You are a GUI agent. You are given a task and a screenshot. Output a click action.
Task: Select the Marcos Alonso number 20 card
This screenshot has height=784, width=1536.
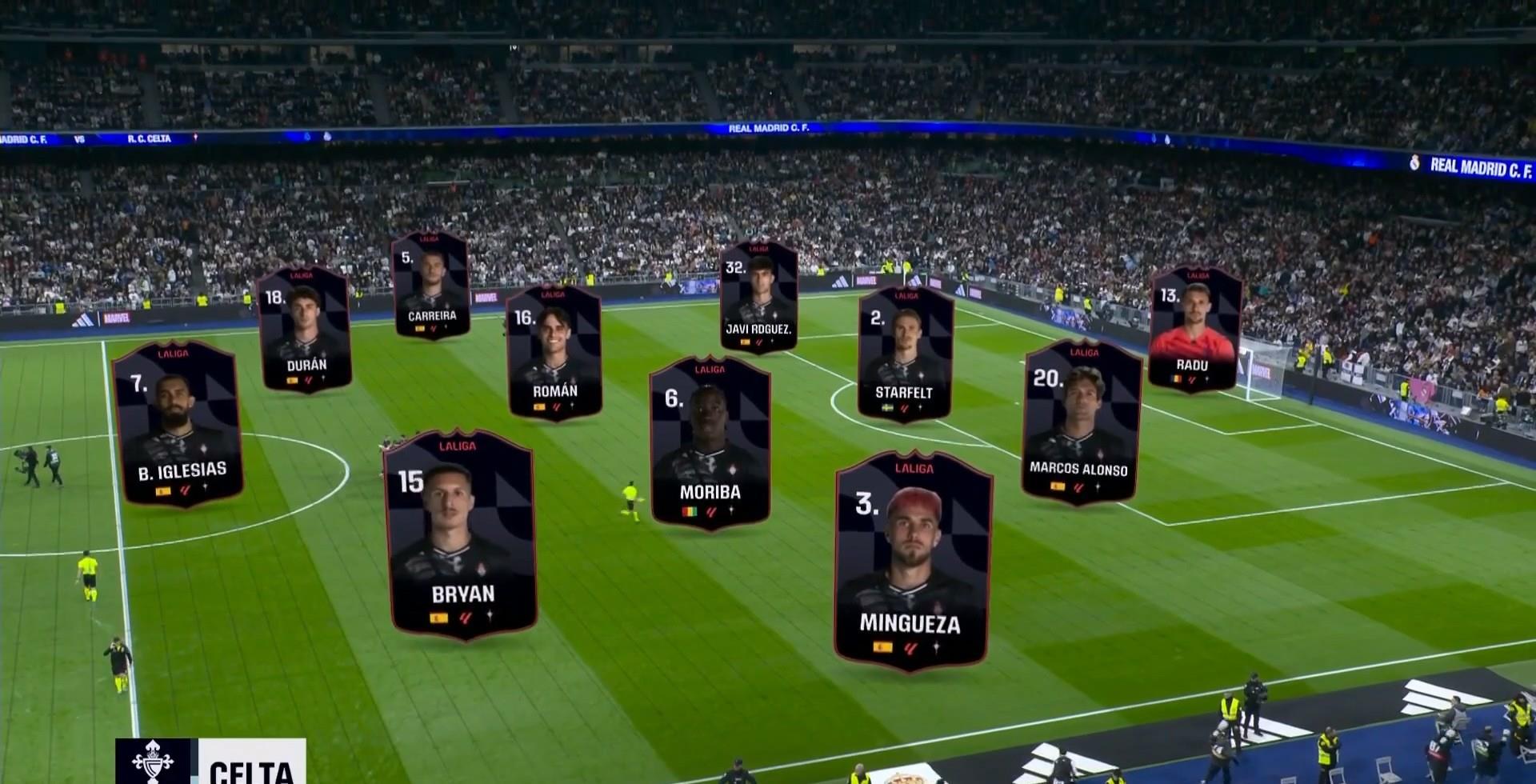(x=1080, y=422)
